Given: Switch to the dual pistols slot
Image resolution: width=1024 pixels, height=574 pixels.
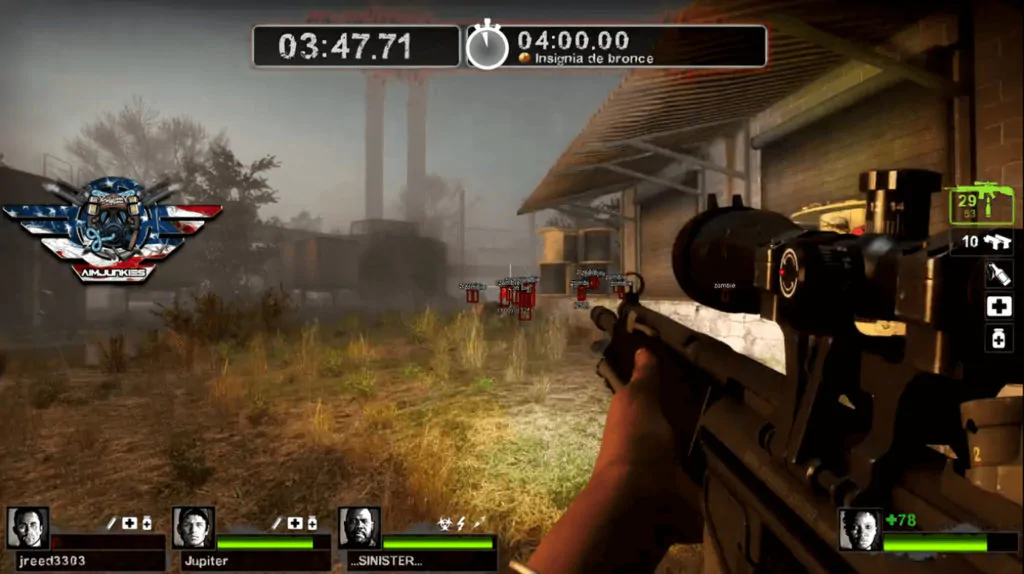Looking at the screenshot, I should point(985,241).
